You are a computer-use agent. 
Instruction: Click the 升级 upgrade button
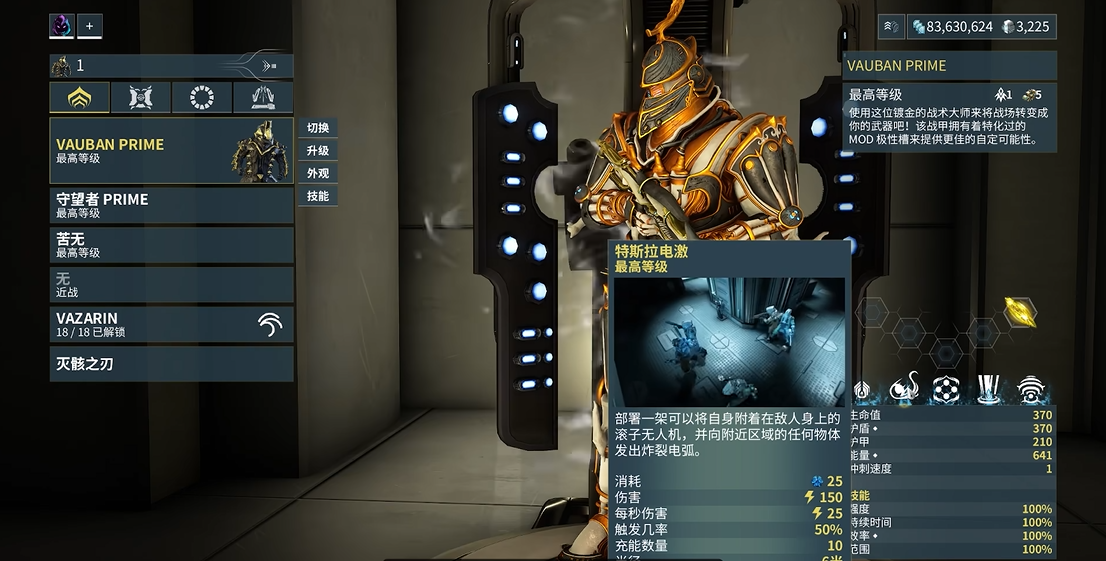[x=318, y=151]
